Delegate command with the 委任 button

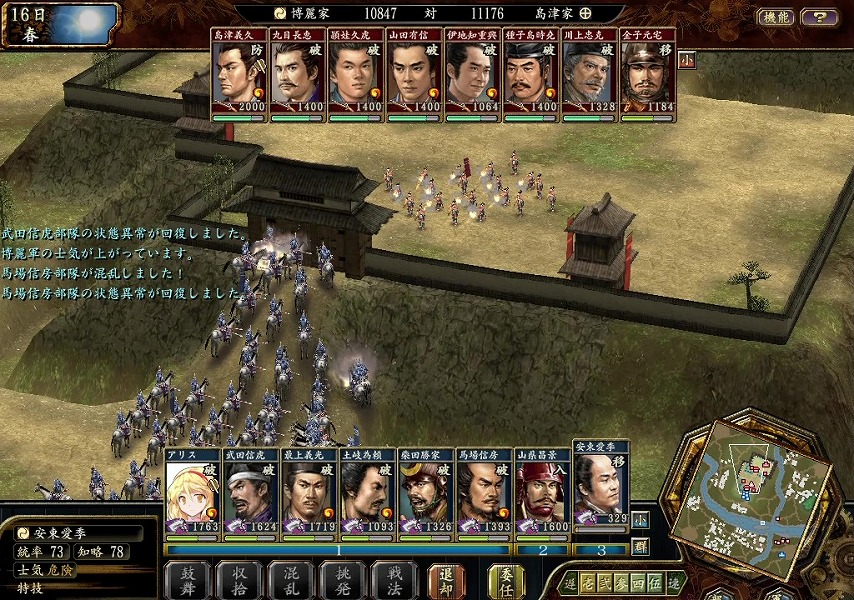click(x=506, y=581)
